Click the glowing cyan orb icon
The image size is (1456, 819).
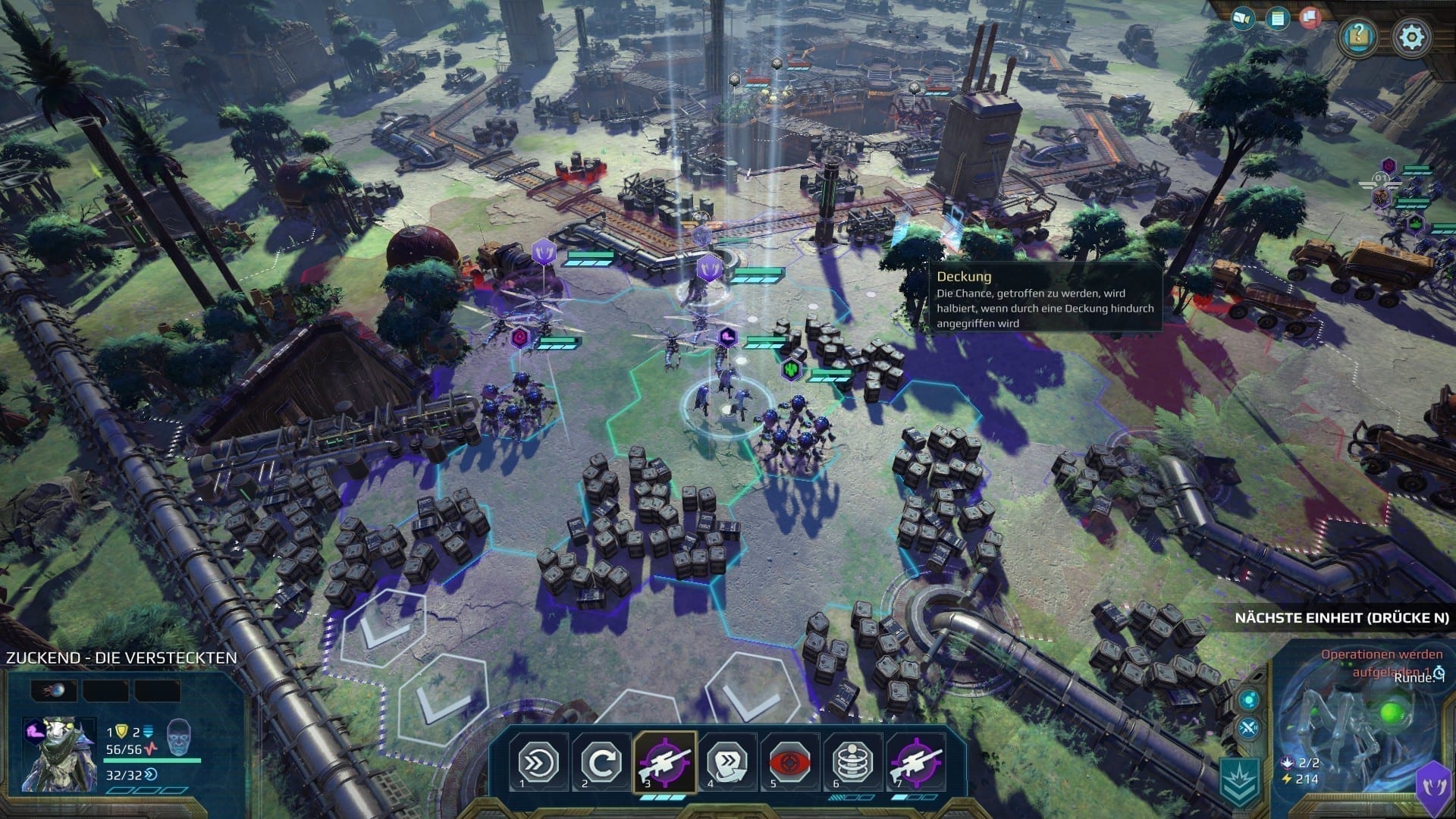click(x=1249, y=699)
